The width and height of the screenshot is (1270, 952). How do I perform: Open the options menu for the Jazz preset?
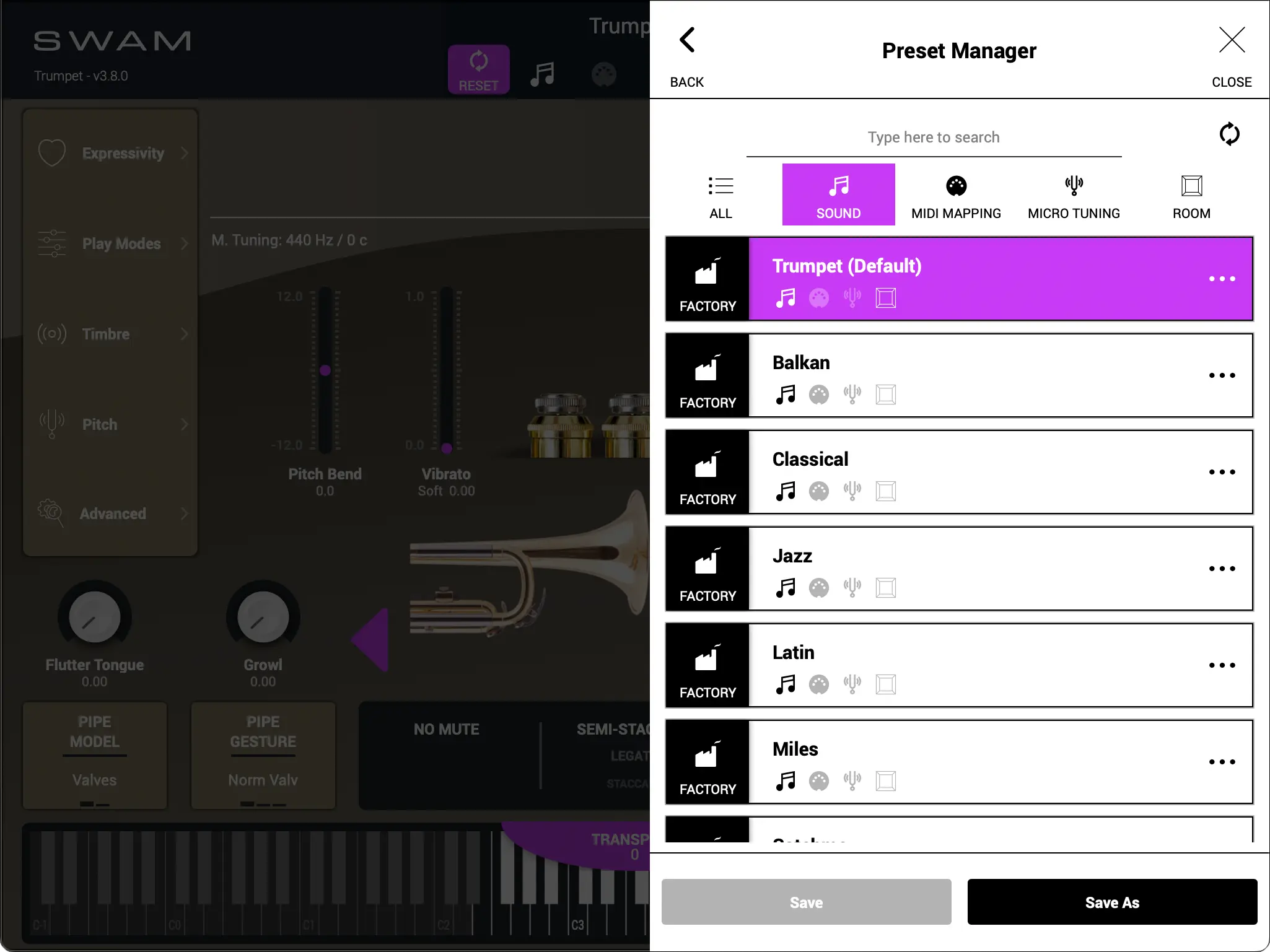click(1221, 569)
